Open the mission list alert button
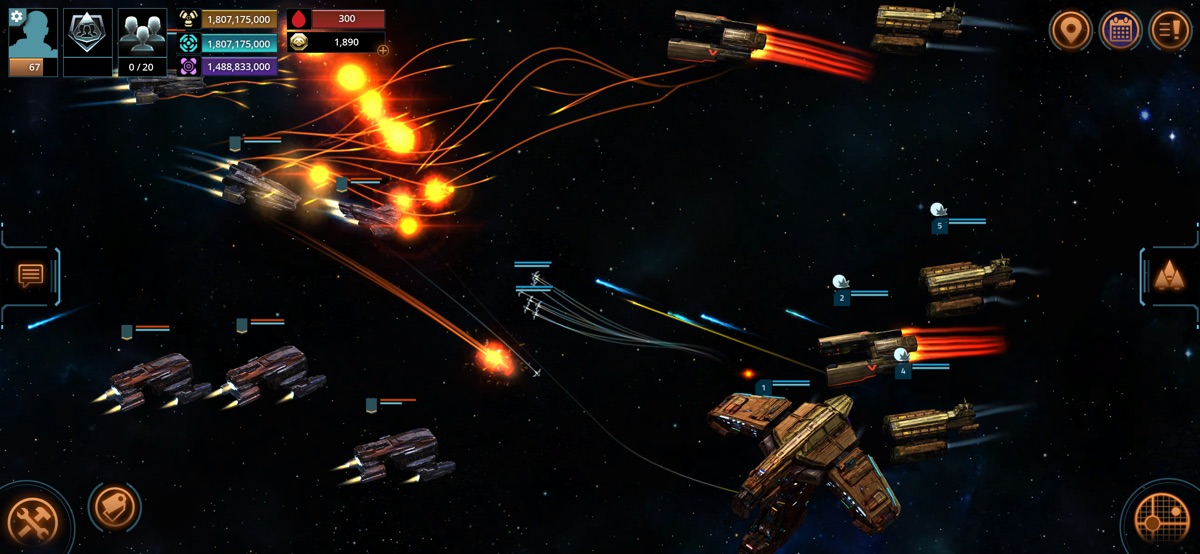 [x=1170, y=30]
